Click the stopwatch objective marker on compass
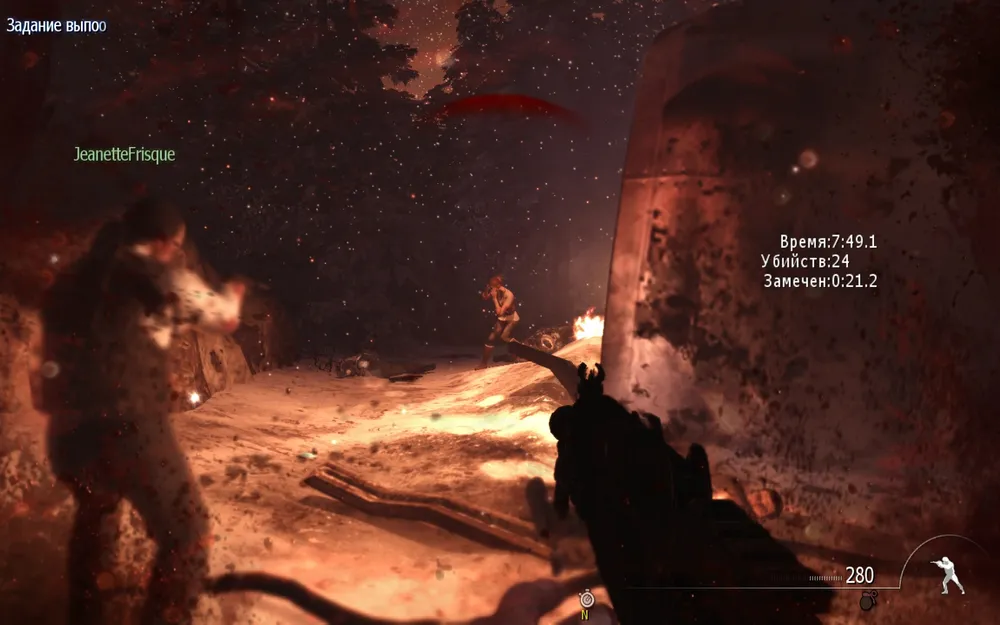The image size is (1000, 625). pos(585,599)
